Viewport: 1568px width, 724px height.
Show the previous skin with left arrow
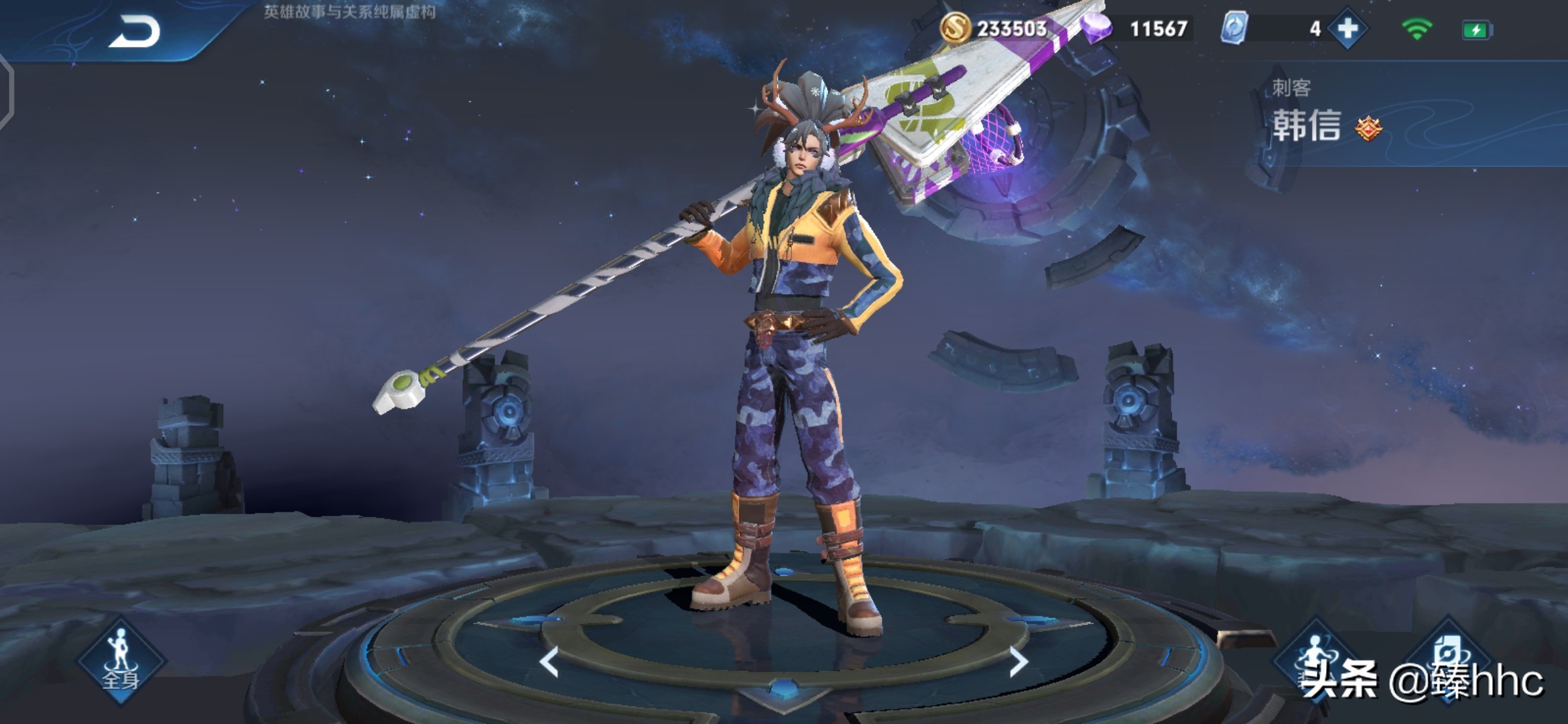coord(549,662)
